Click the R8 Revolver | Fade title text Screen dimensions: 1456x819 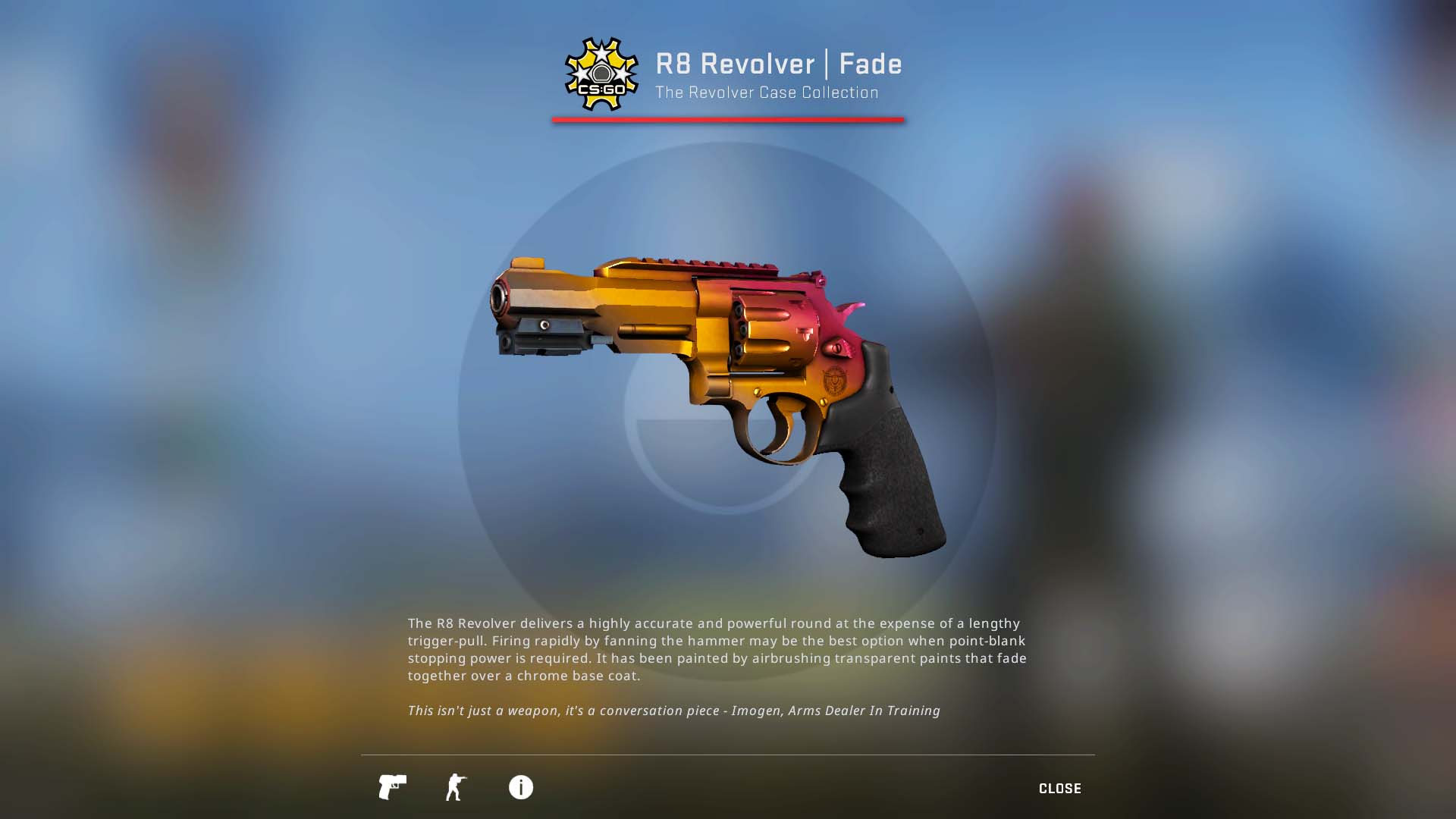(779, 64)
